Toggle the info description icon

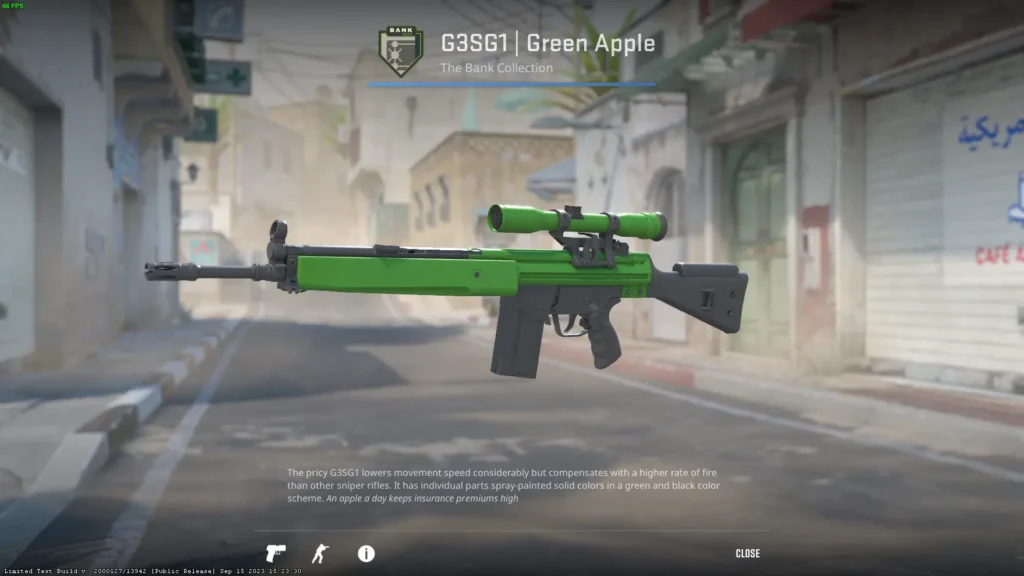[366, 553]
